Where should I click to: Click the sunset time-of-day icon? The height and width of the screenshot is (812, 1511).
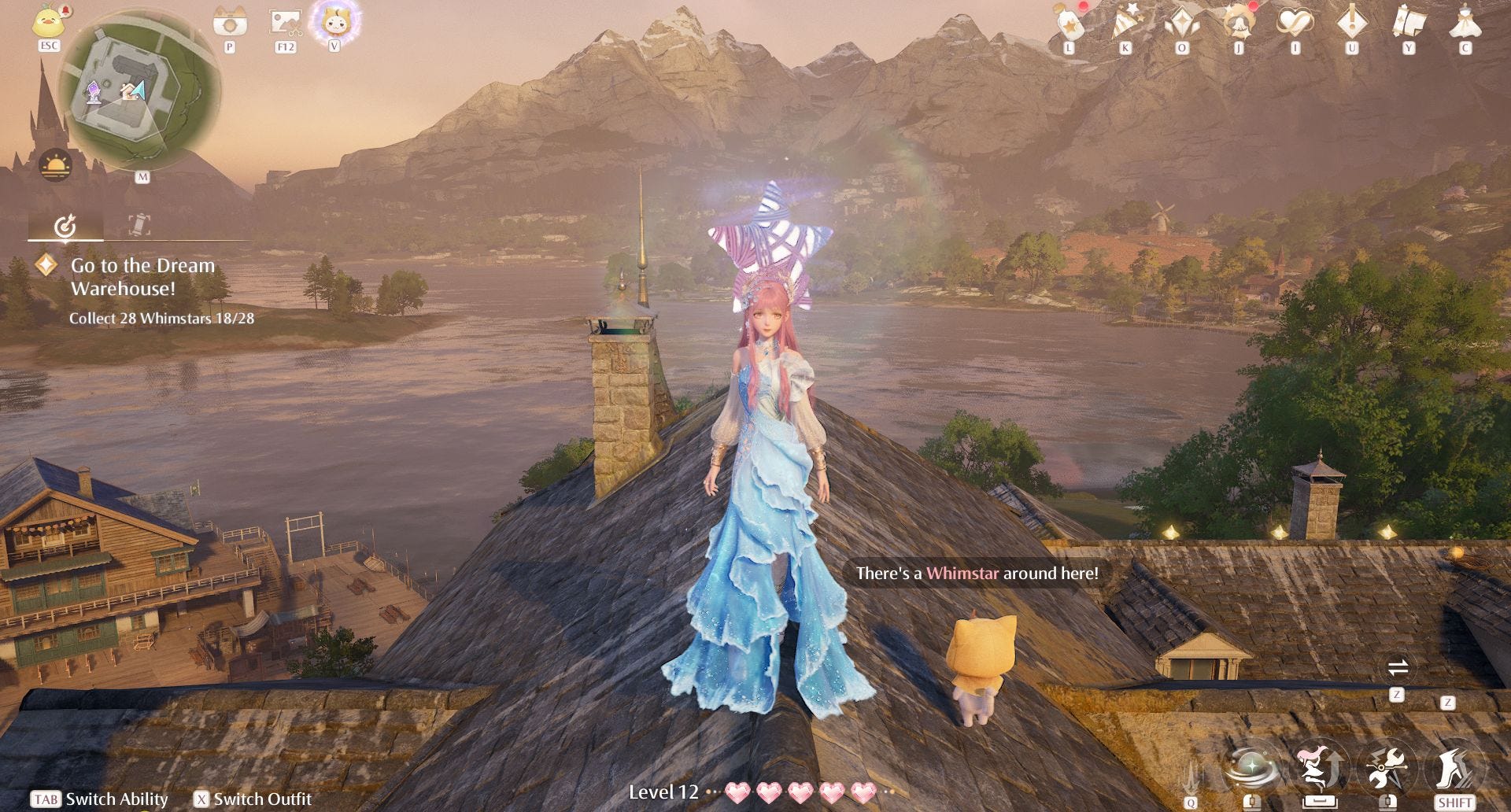pyautogui.click(x=55, y=165)
